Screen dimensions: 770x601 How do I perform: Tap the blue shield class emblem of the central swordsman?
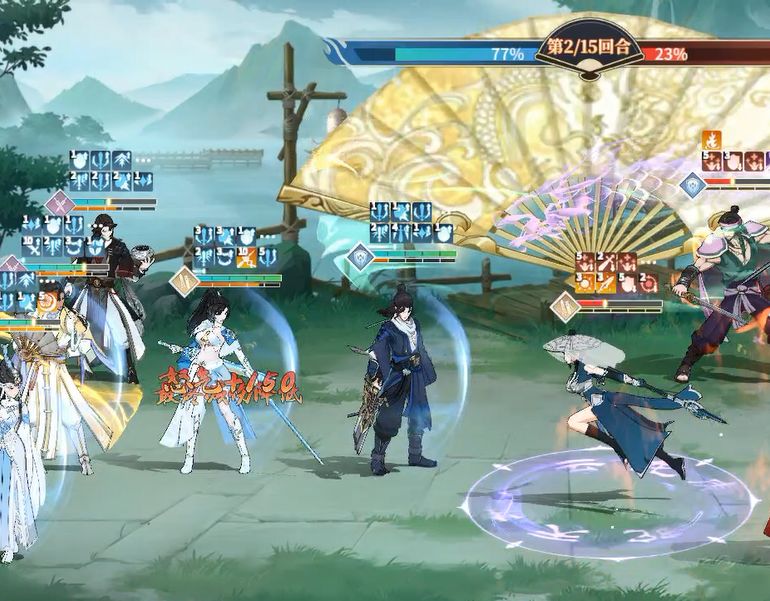[x=360, y=259]
